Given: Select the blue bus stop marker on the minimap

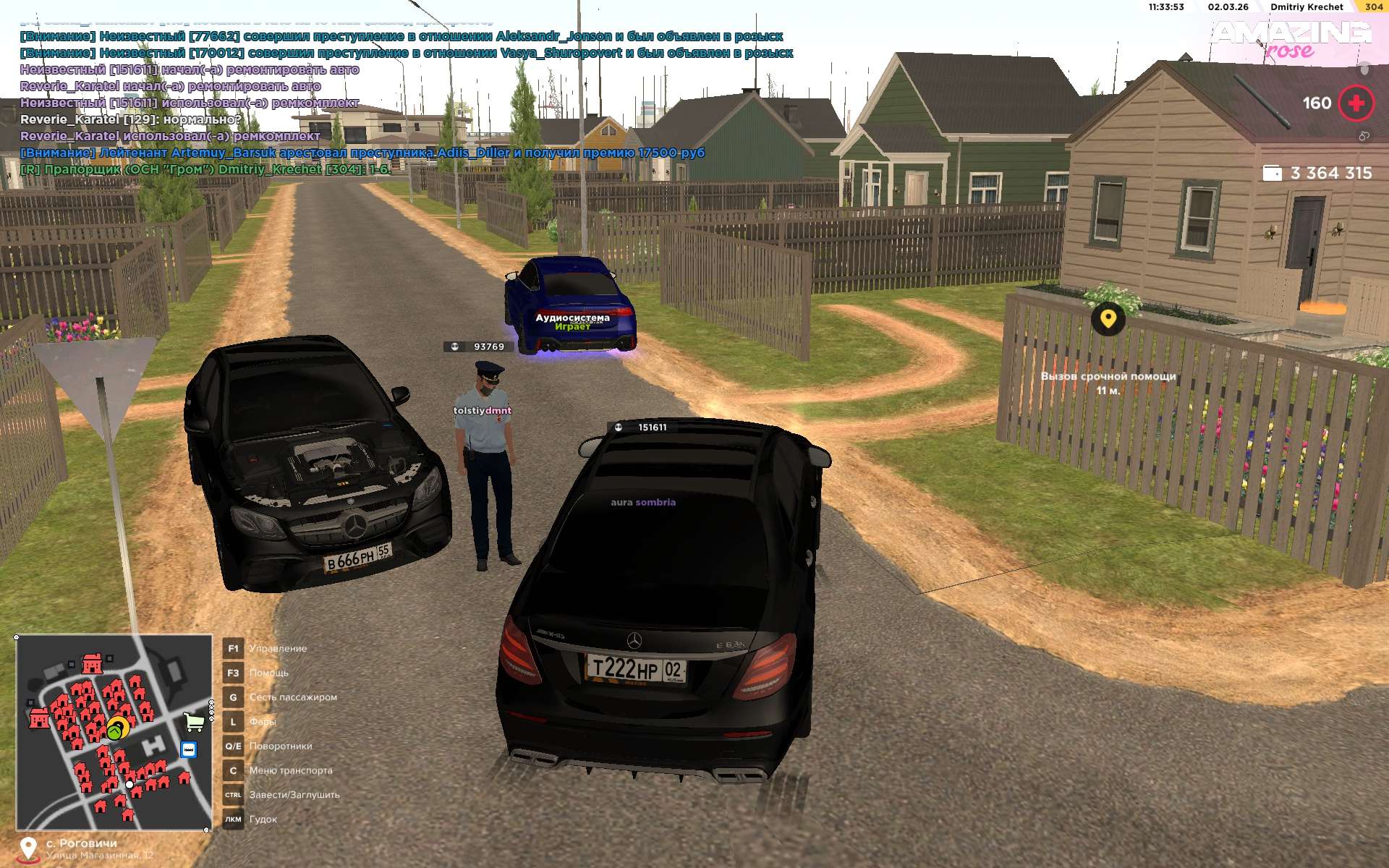Looking at the screenshot, I should pos(189,749).
